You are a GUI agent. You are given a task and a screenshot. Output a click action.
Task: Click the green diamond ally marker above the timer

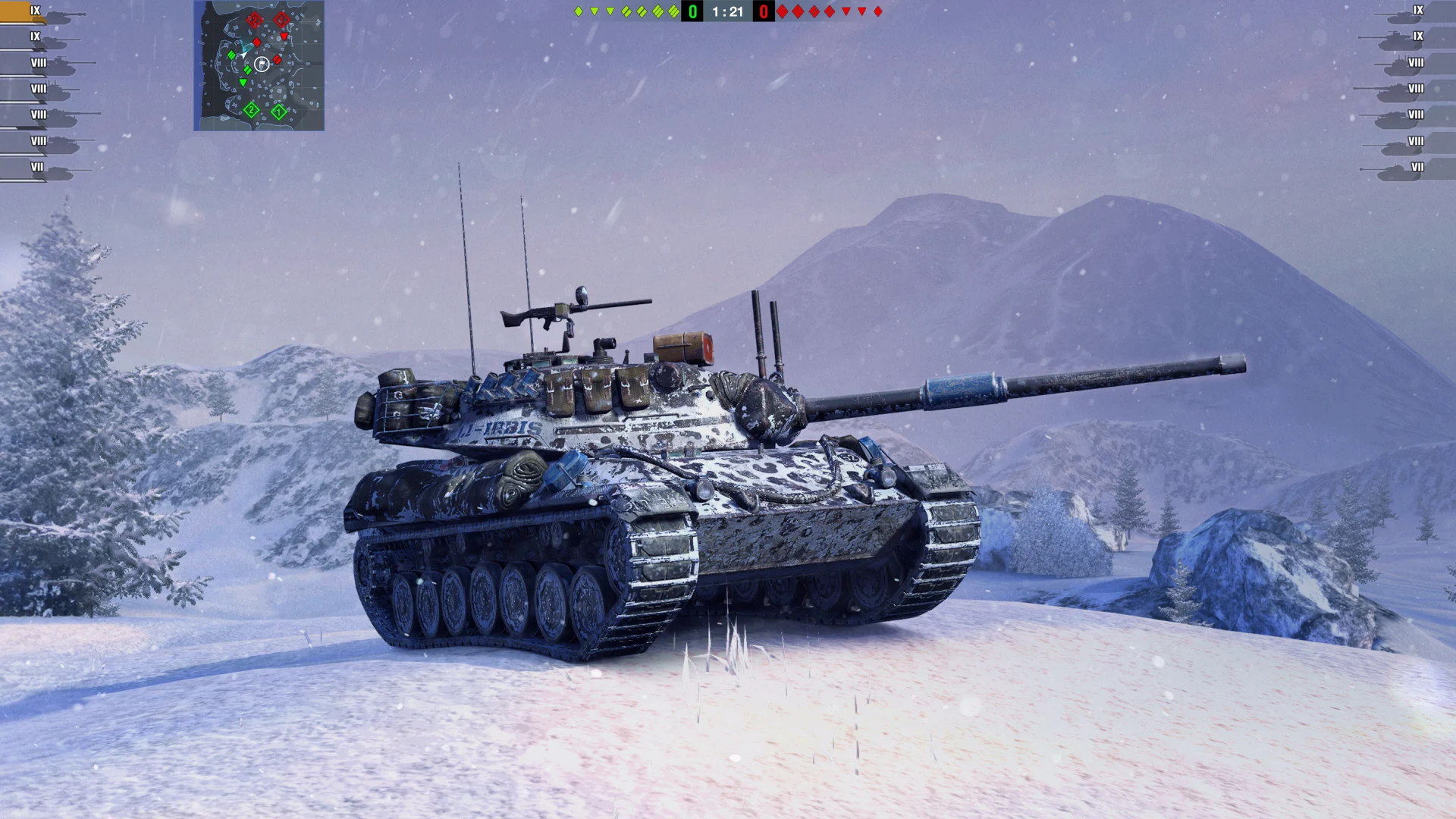(578, 11)
